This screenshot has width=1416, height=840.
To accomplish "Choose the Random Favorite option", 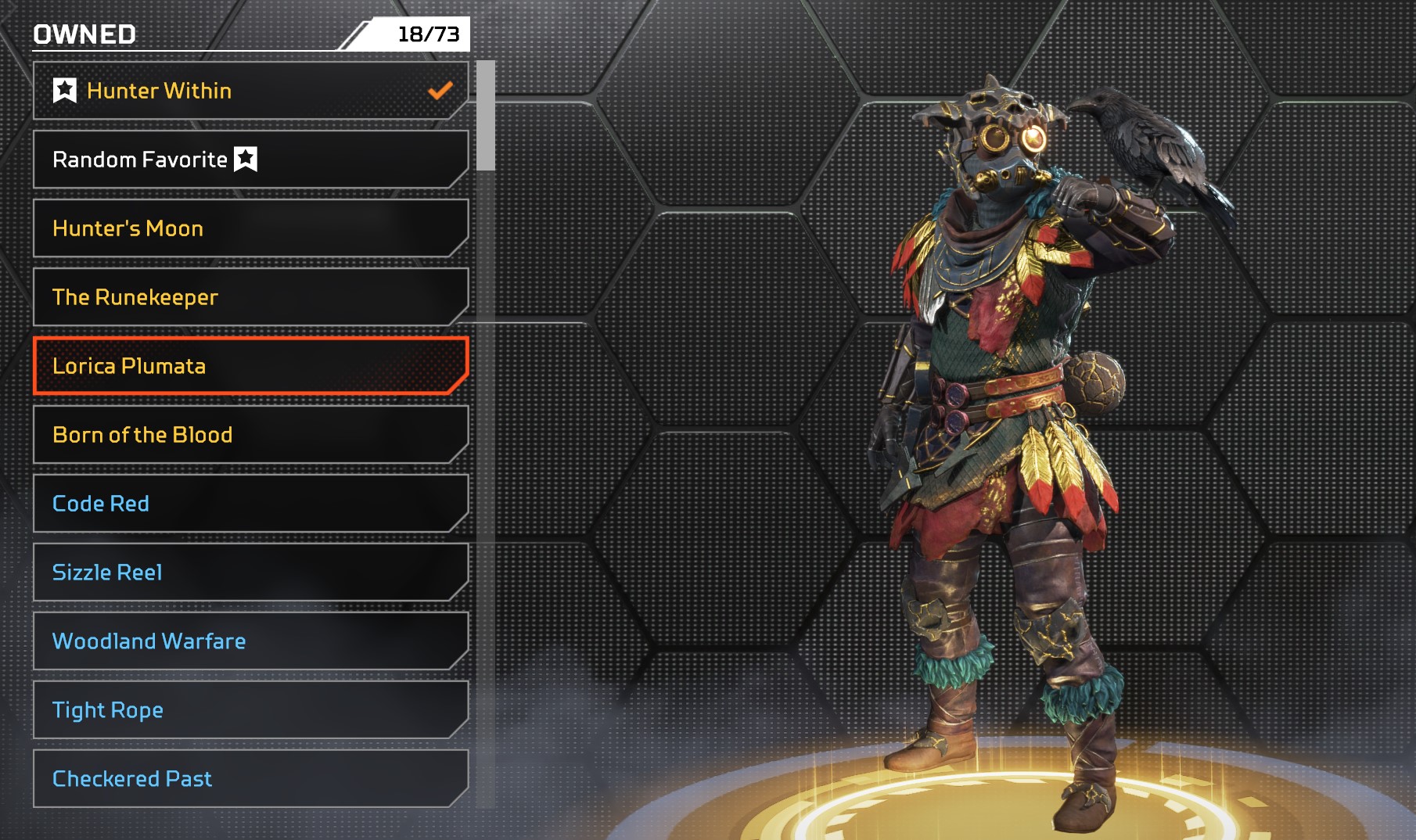I will coord(250,160).
